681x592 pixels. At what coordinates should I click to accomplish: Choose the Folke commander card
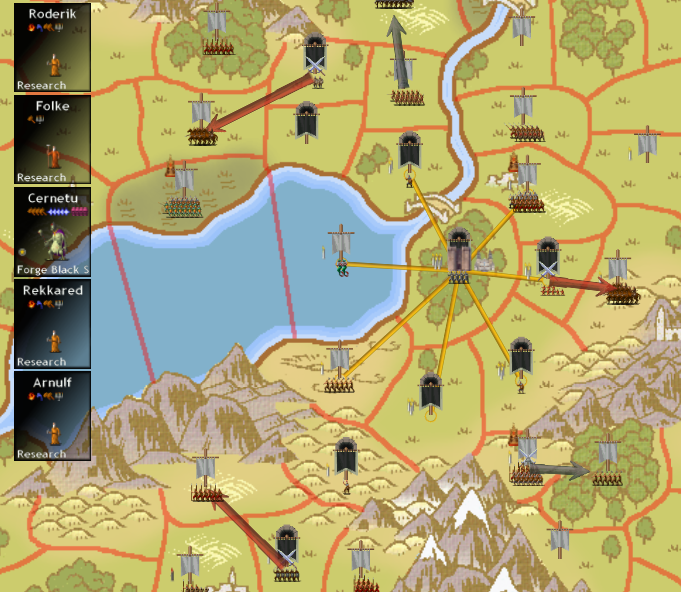pos(52,140)
